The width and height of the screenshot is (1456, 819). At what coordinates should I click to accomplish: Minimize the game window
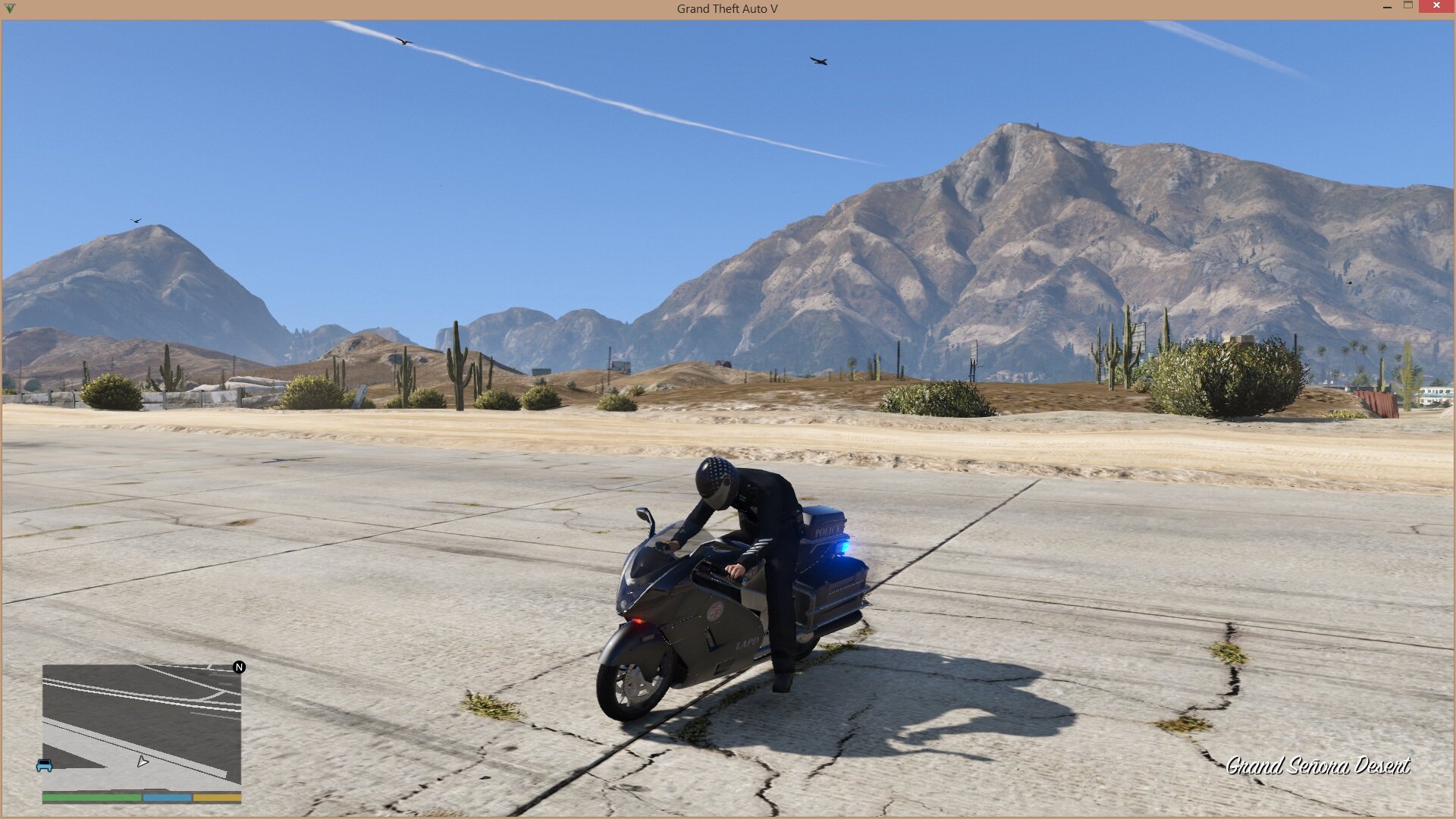[1387, 7]
